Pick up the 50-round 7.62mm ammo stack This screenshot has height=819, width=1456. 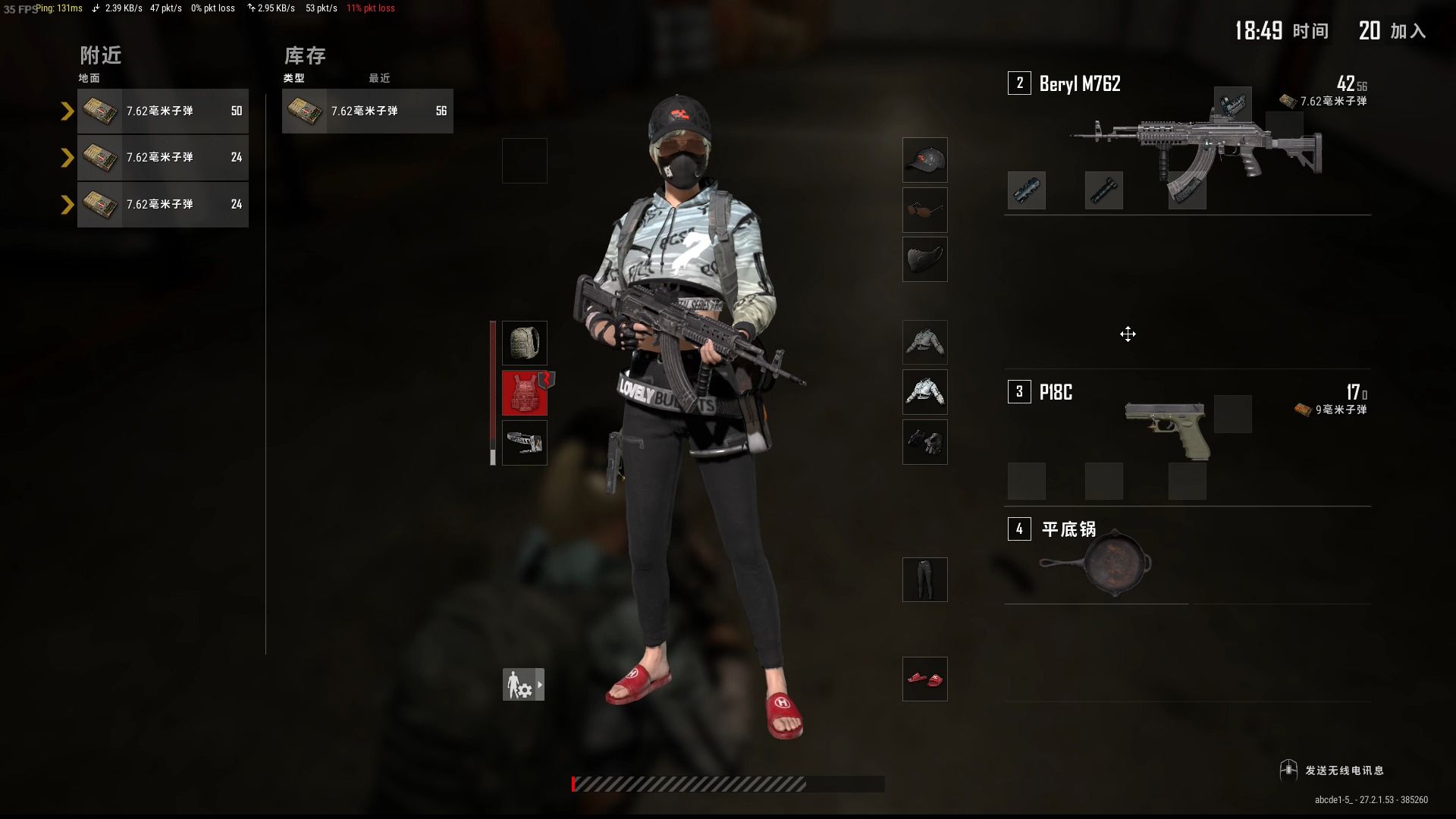162,111
